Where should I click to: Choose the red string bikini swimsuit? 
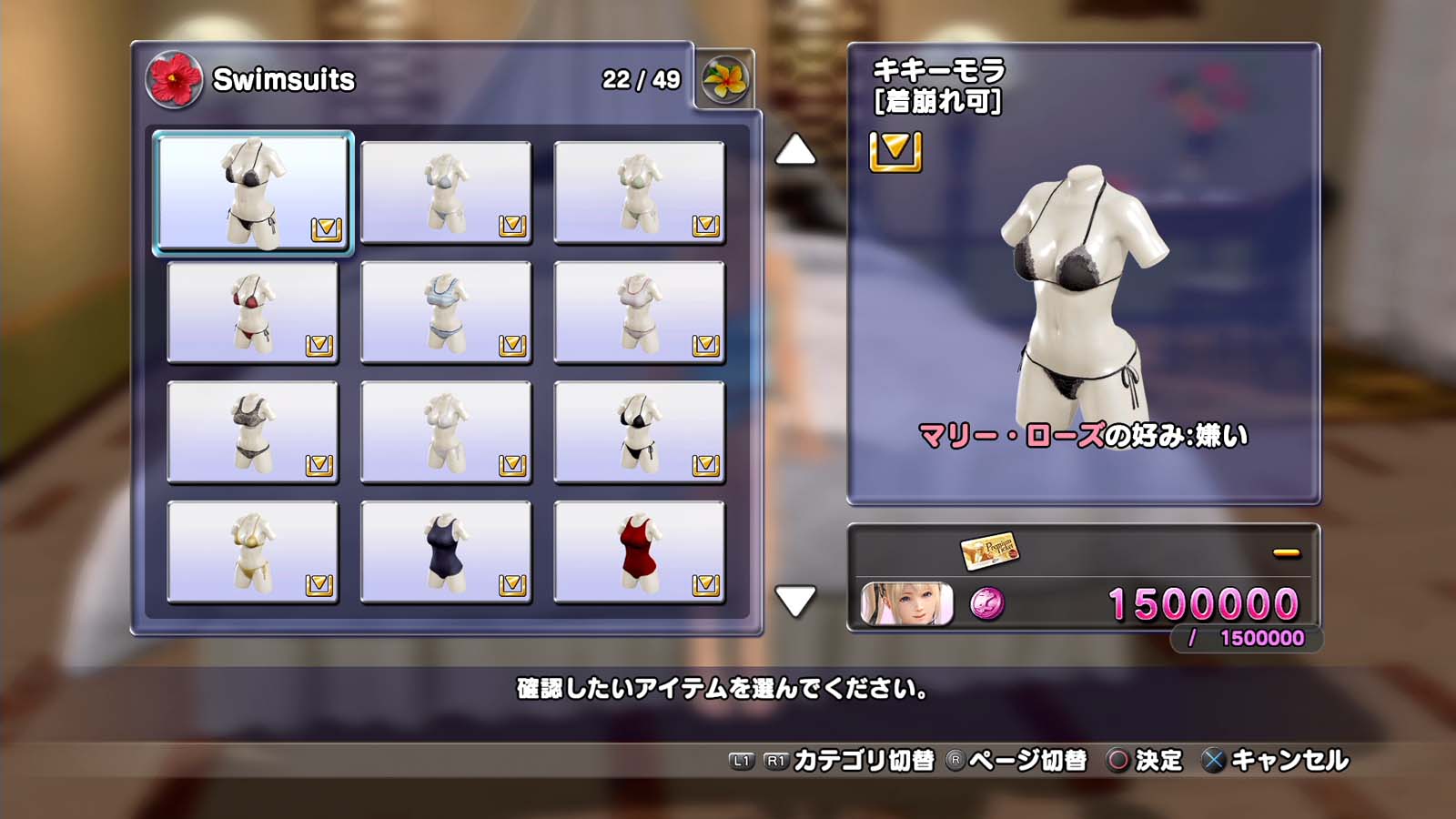tap(253, 312)
